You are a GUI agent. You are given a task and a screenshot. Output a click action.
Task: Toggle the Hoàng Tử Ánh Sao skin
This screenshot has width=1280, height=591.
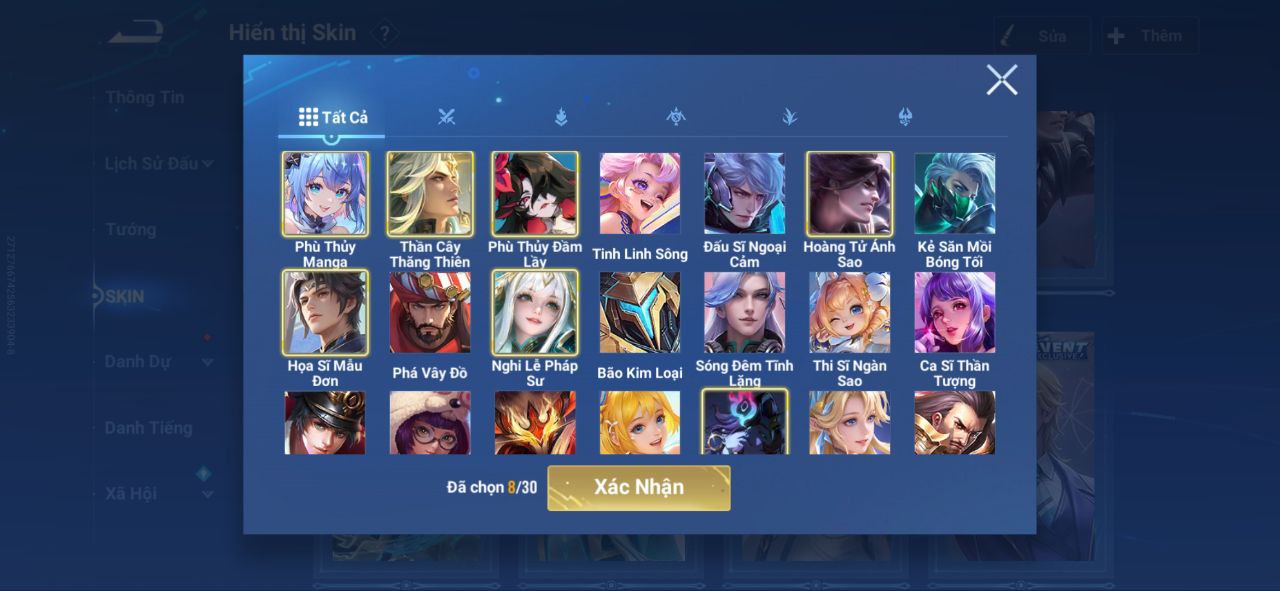point(850,194)
